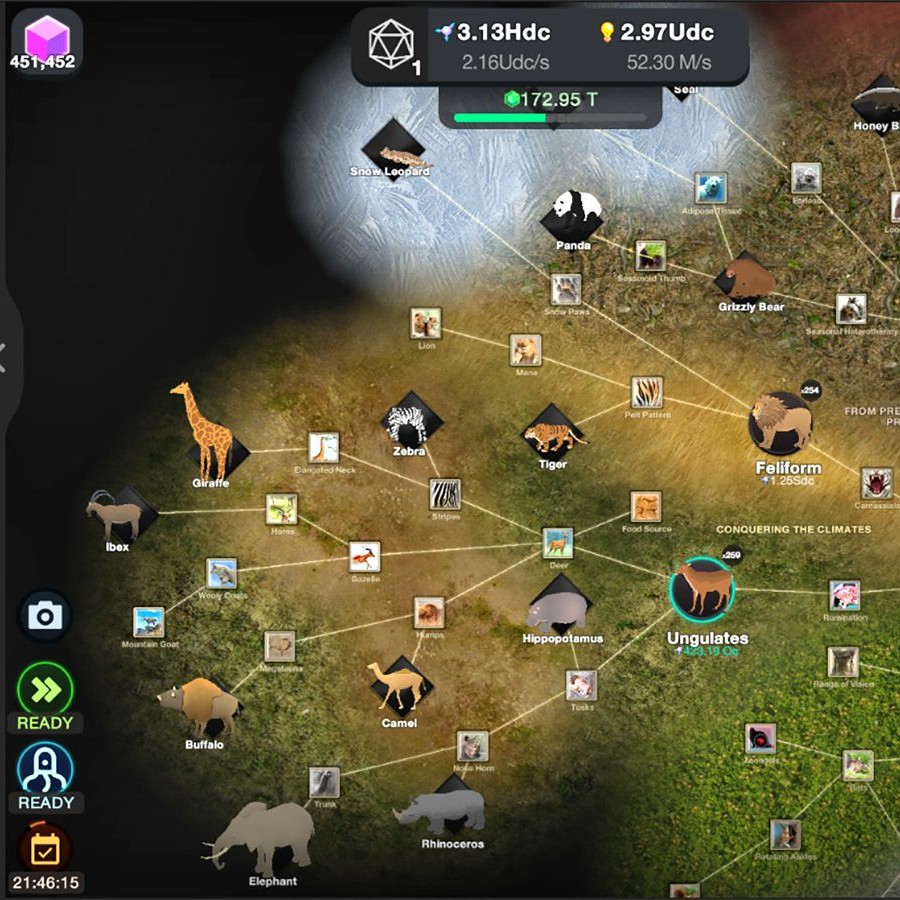Select the Ungulates node
This screenshot has height=900, width=900.
[701, 589]
